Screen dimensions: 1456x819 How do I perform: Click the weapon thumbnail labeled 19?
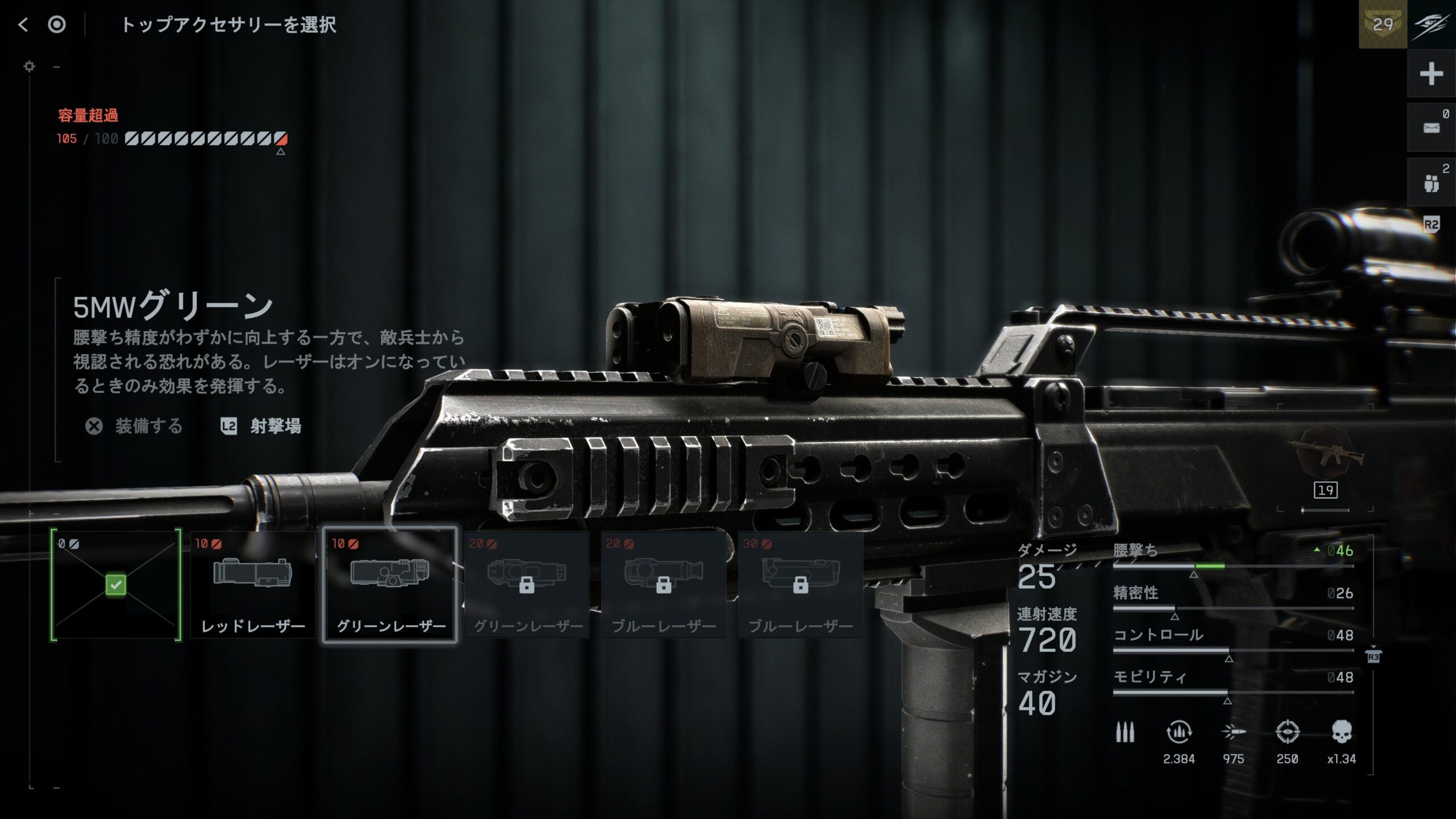1325,461
